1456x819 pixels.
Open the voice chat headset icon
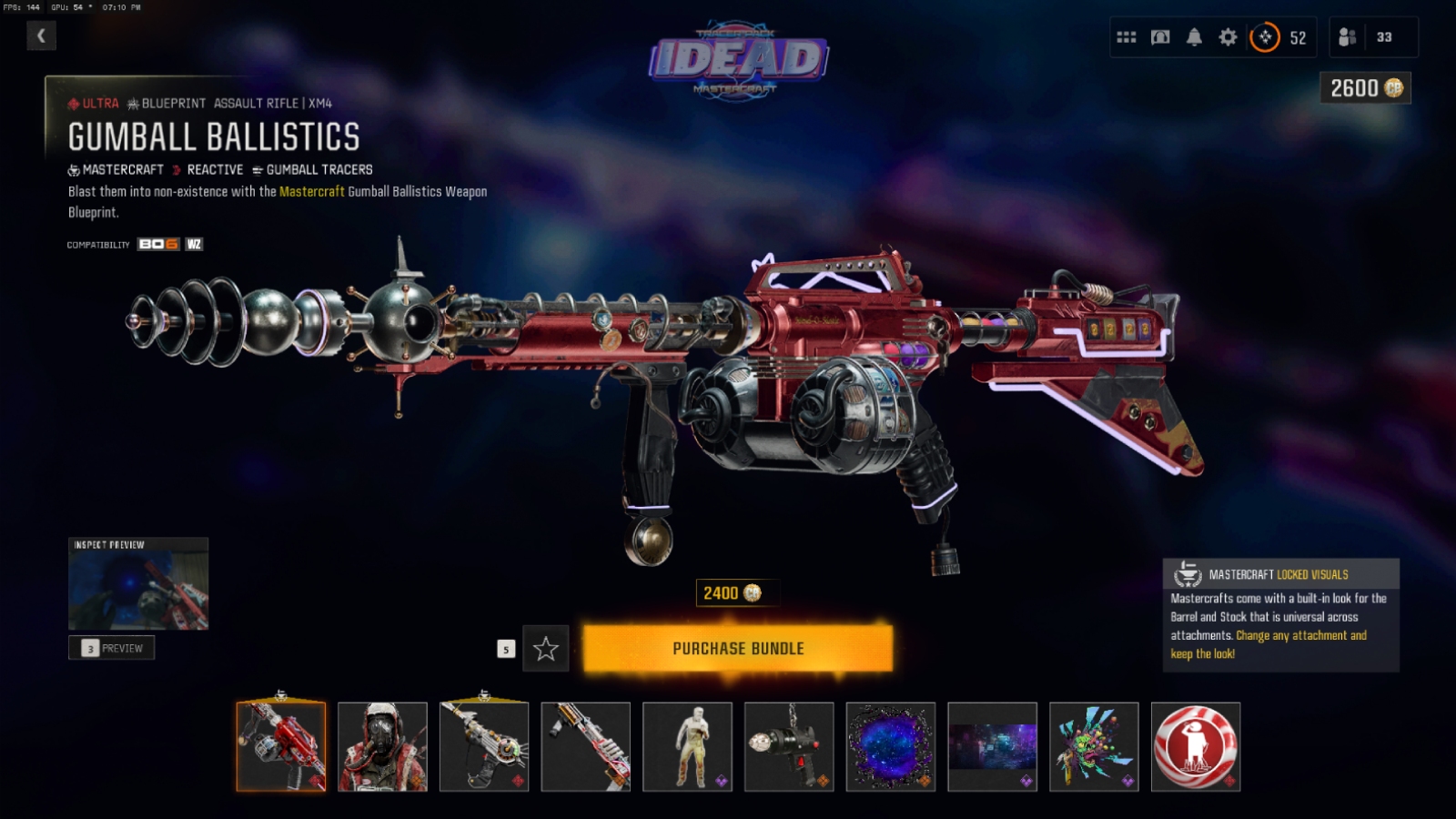1159,37
